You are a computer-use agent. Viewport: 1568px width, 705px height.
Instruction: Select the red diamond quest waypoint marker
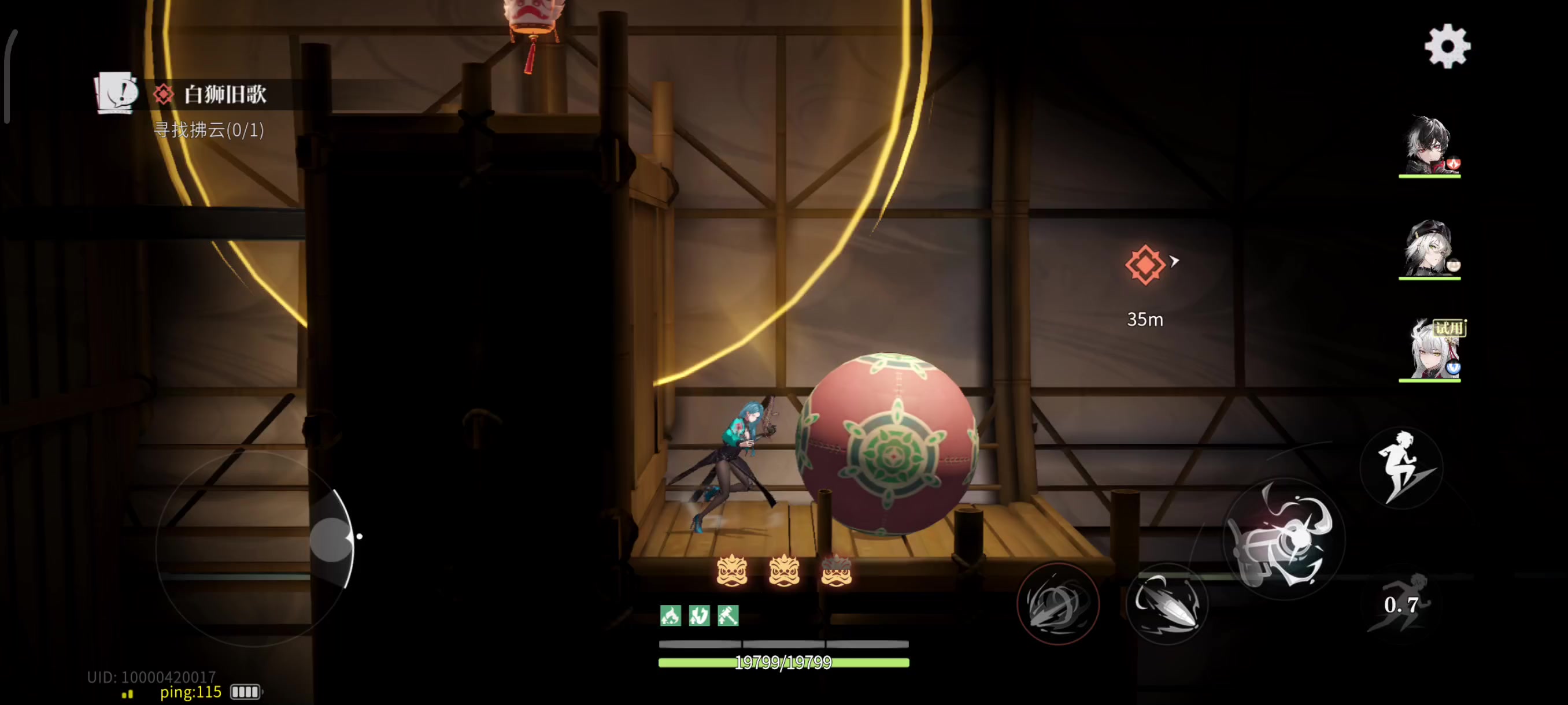click(1144, 265)
